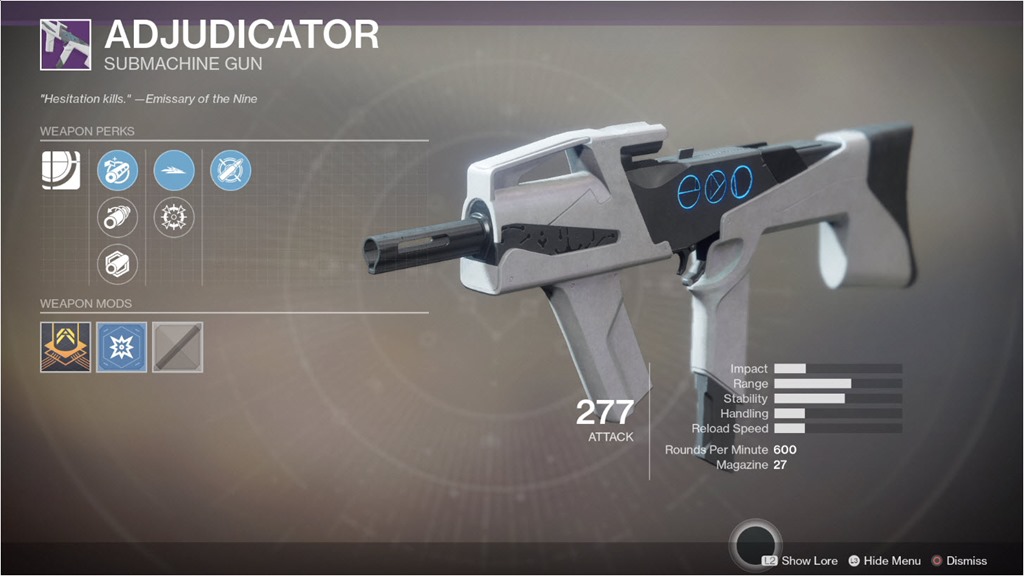Open the blue starburst damage mod slot

(121, 347)
